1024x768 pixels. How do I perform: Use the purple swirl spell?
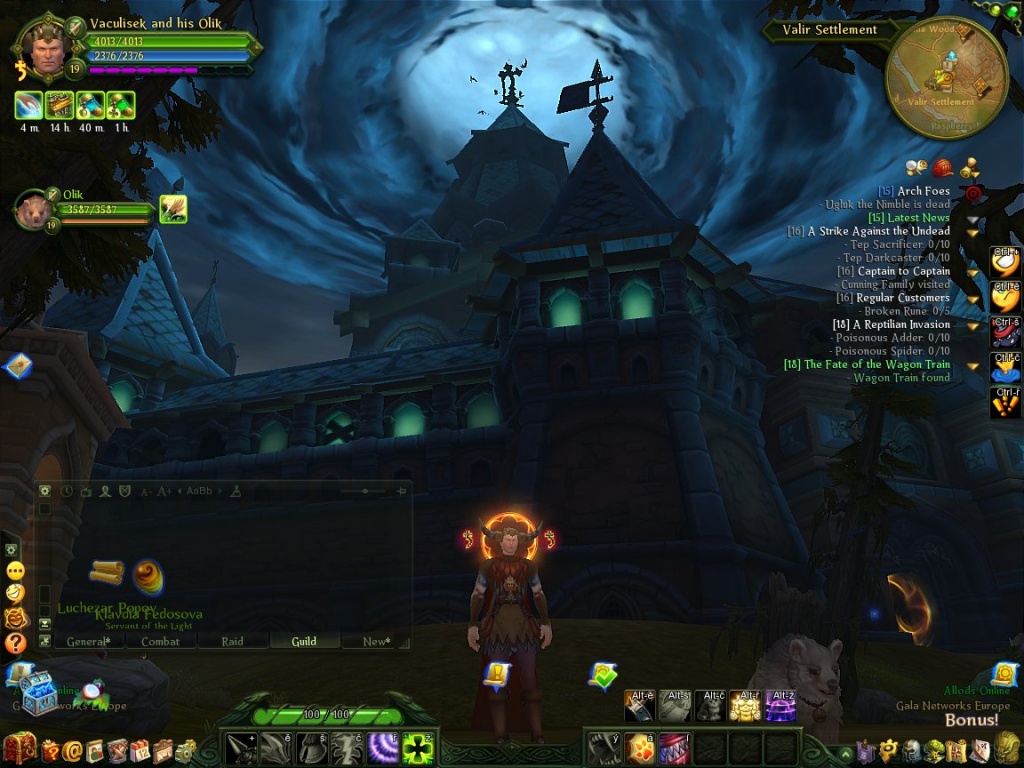(x=383, y=749)
